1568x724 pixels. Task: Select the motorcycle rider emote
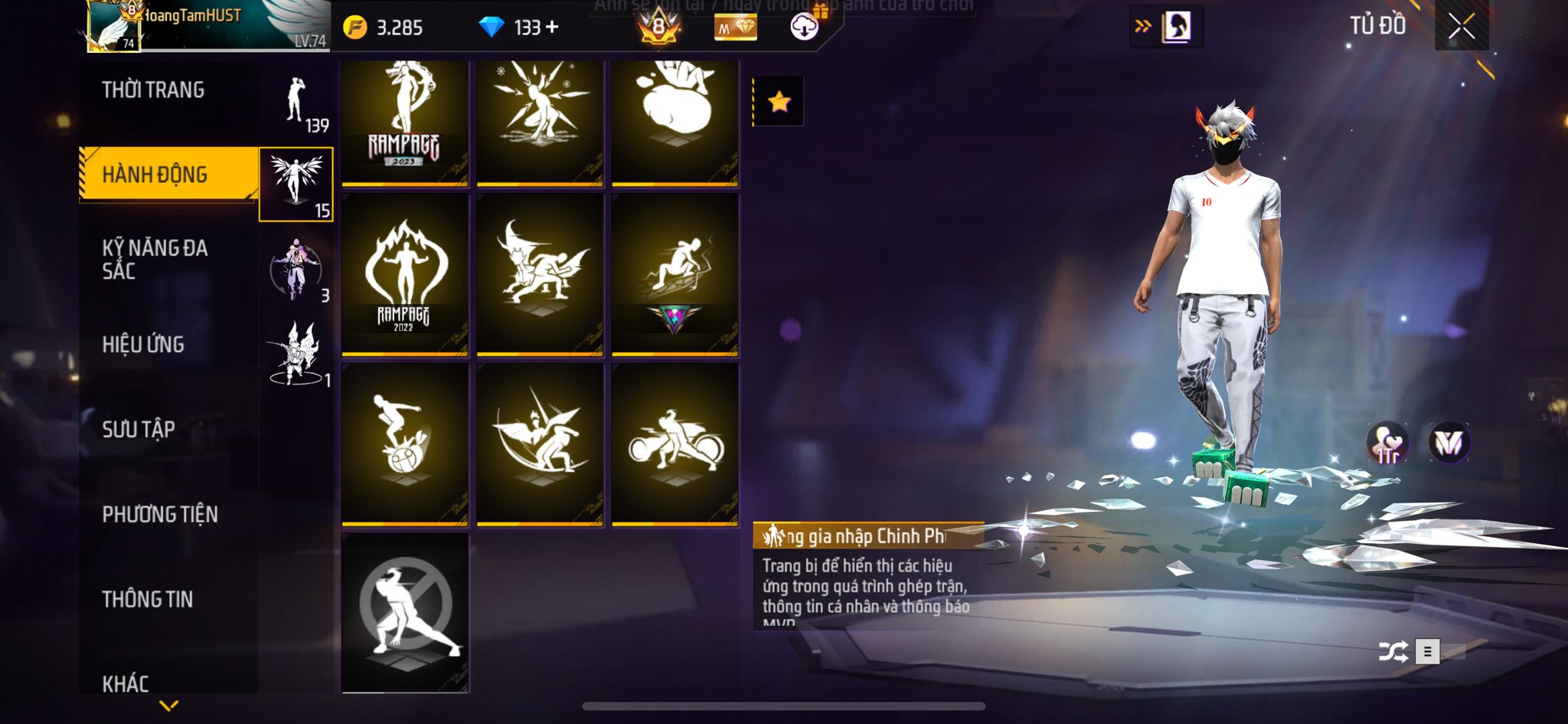pyautogui.click(x=675, y=444)
